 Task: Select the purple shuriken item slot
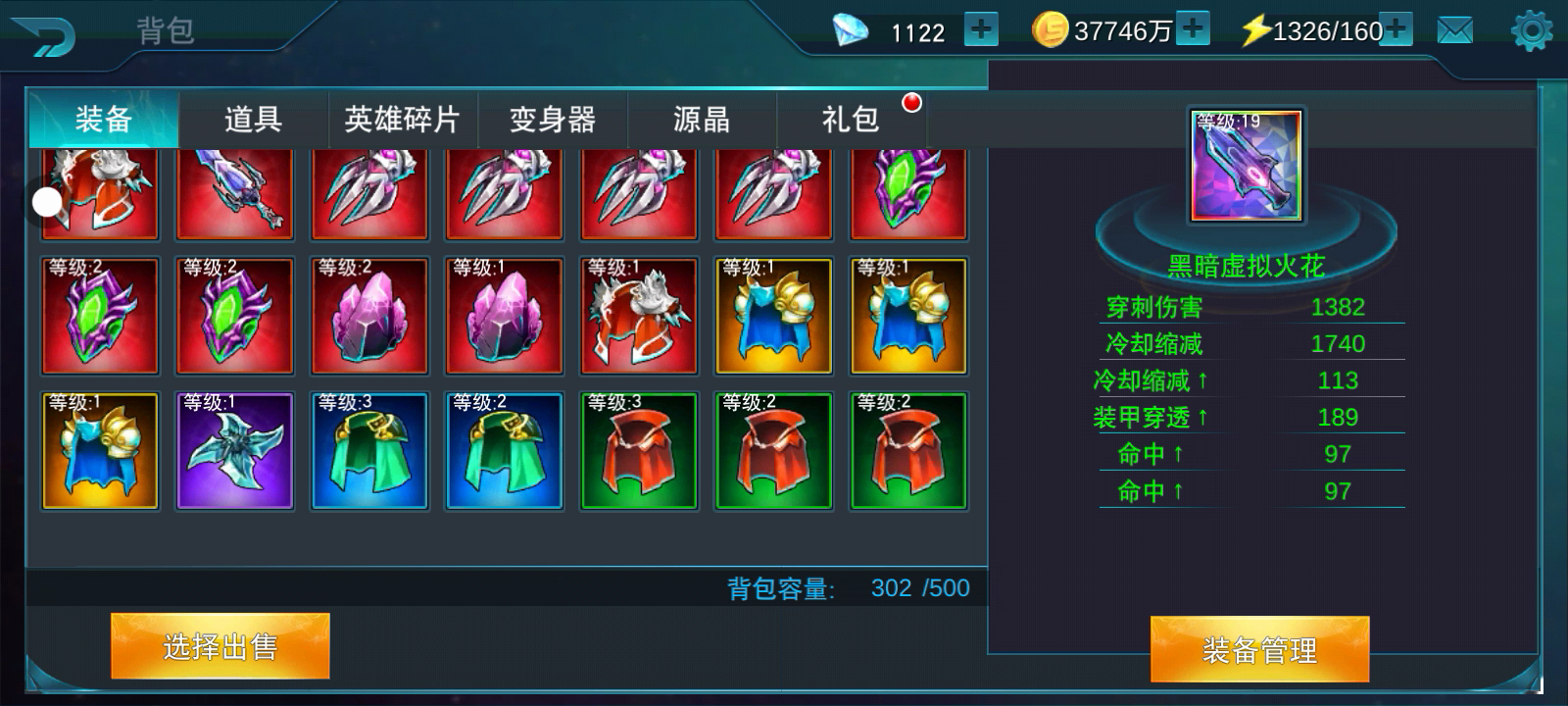click(x=234, y=451)
